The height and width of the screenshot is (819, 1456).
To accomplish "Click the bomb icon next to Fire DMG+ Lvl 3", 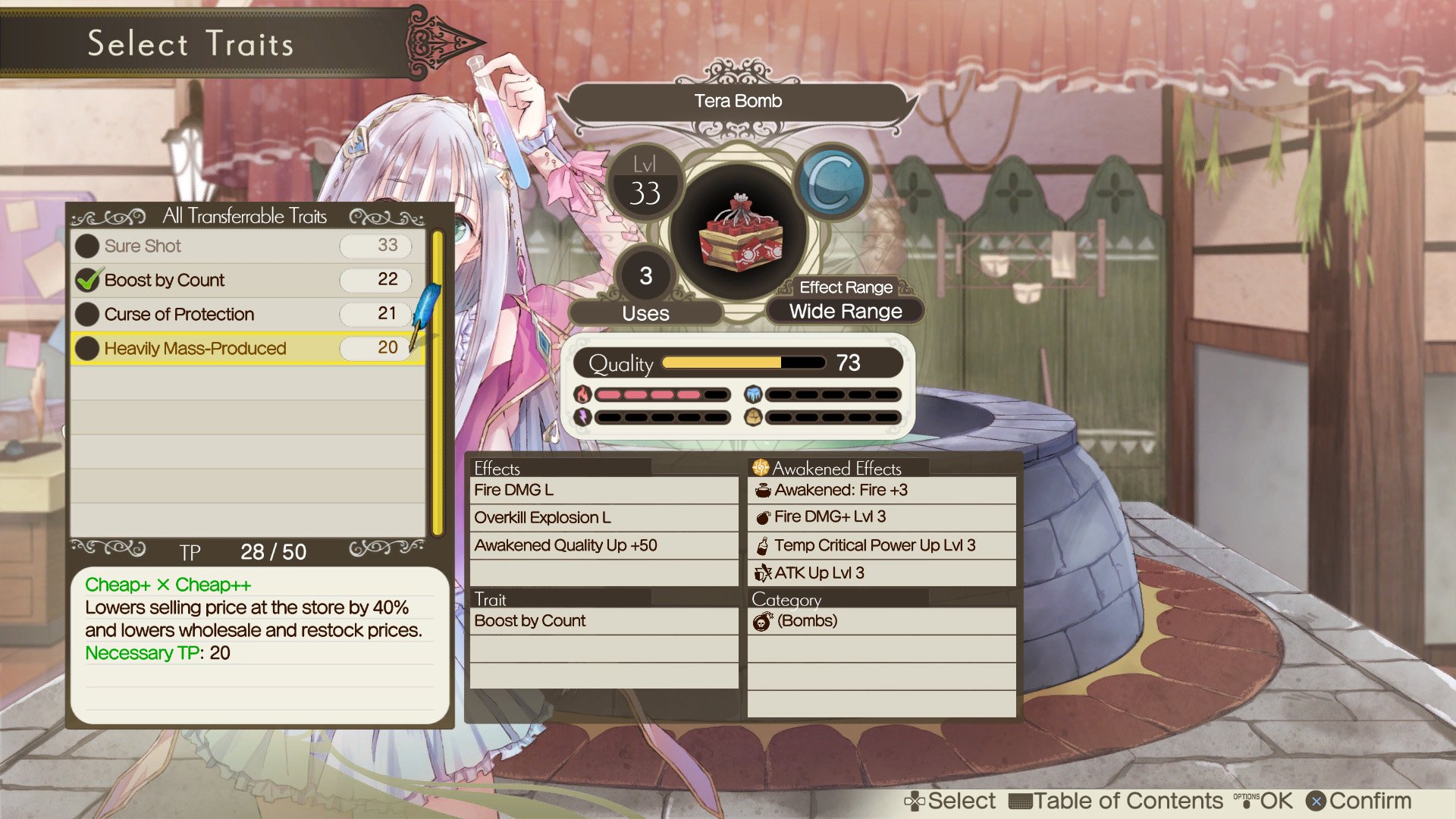I will 763,517.
